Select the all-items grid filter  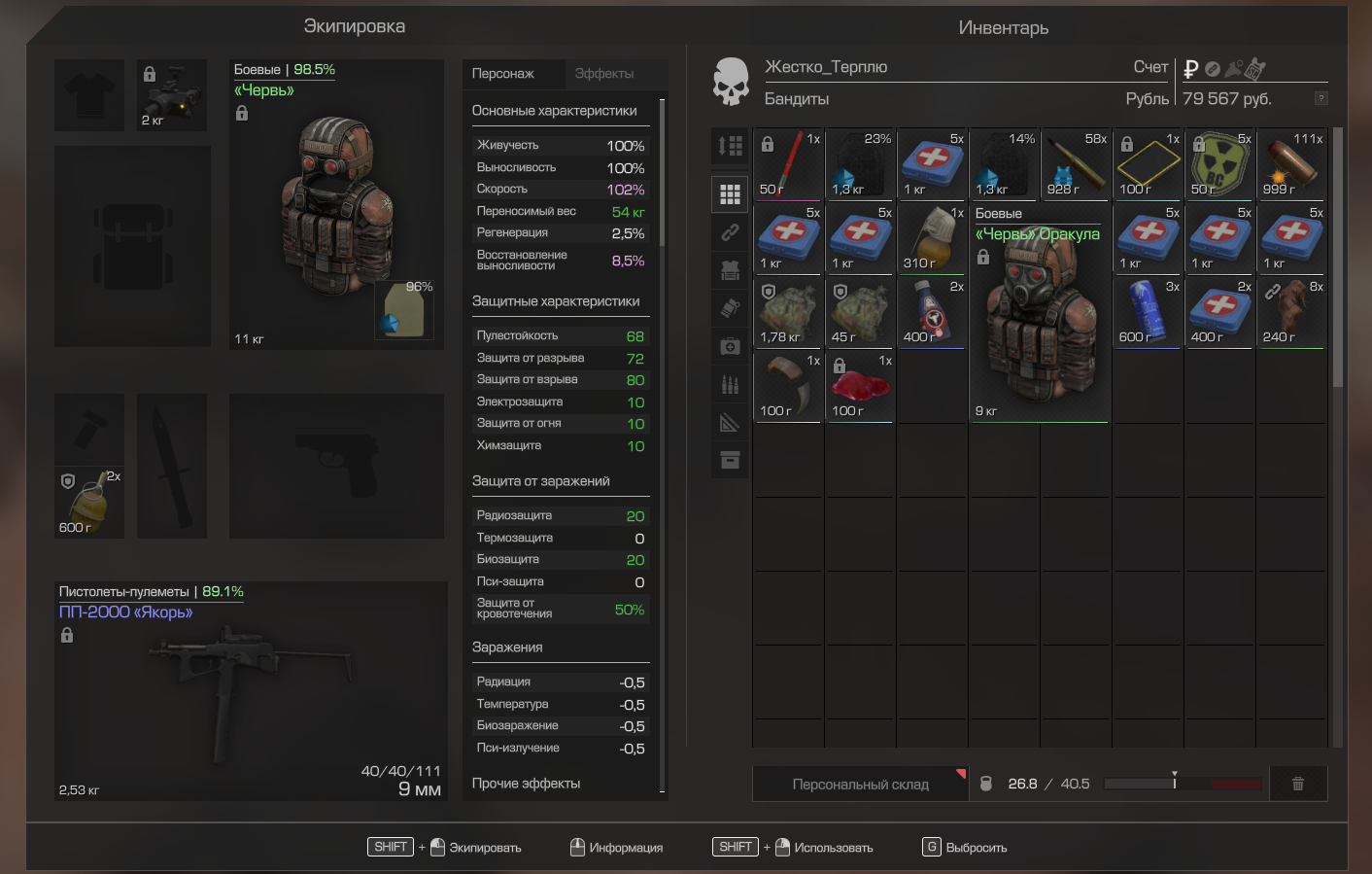pyautogui.click(x=730, y=193)
